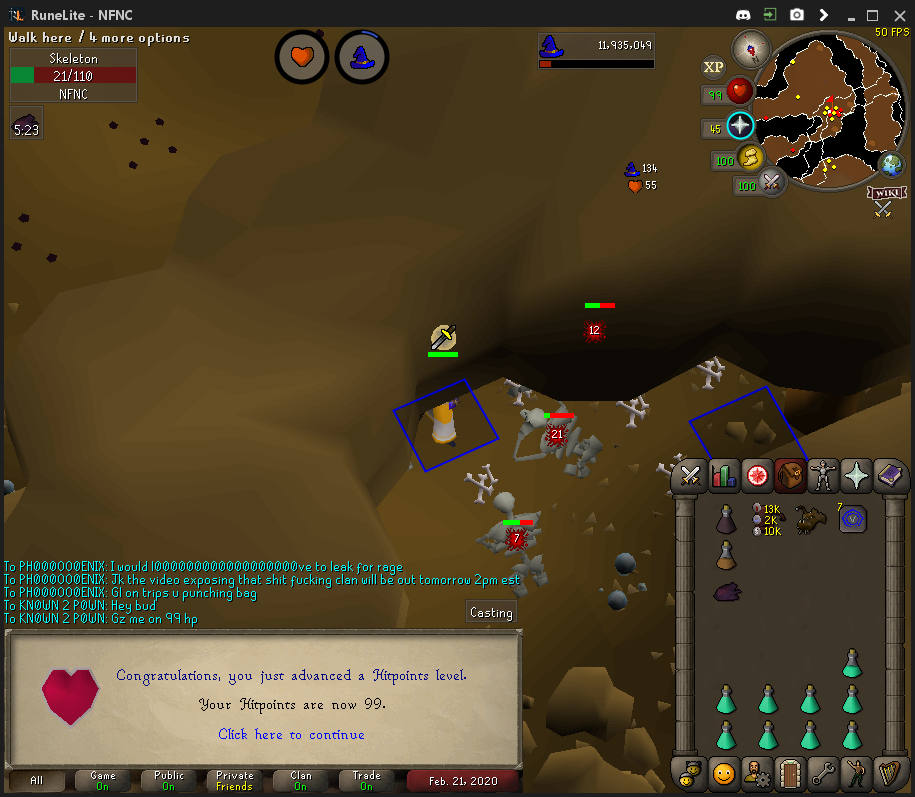Open the Logout door tab

[790, 773]
